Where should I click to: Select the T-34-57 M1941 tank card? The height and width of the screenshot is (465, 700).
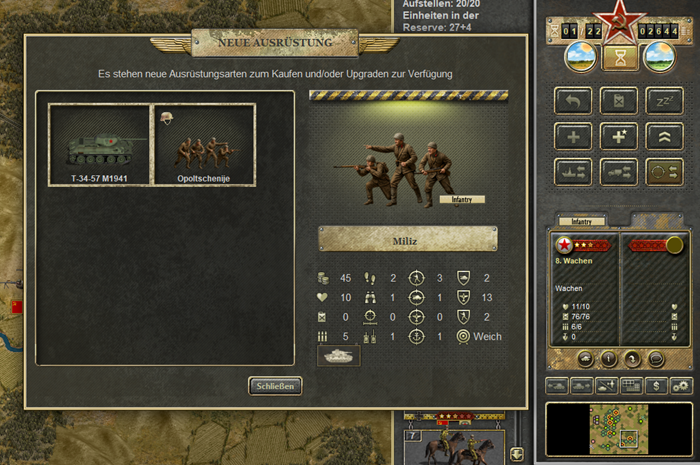99,146
